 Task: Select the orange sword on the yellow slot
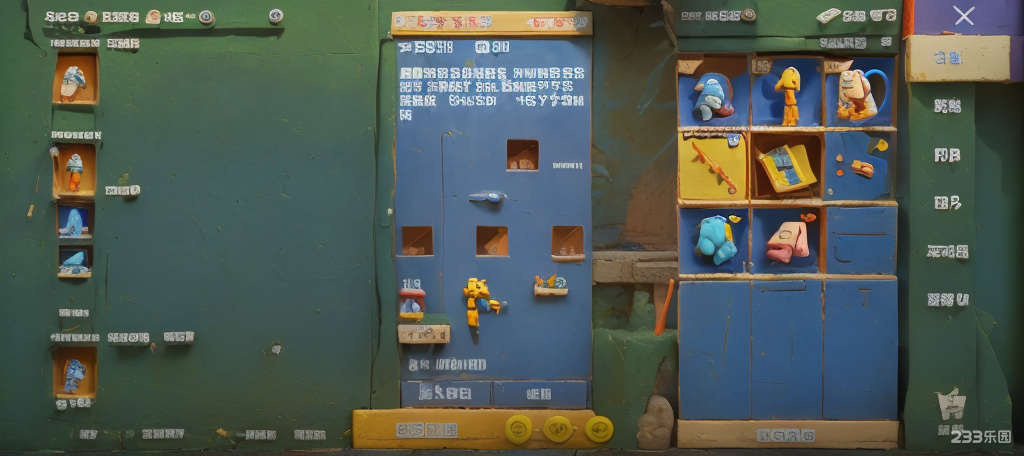pyautogui.click(x=714, y=165)
